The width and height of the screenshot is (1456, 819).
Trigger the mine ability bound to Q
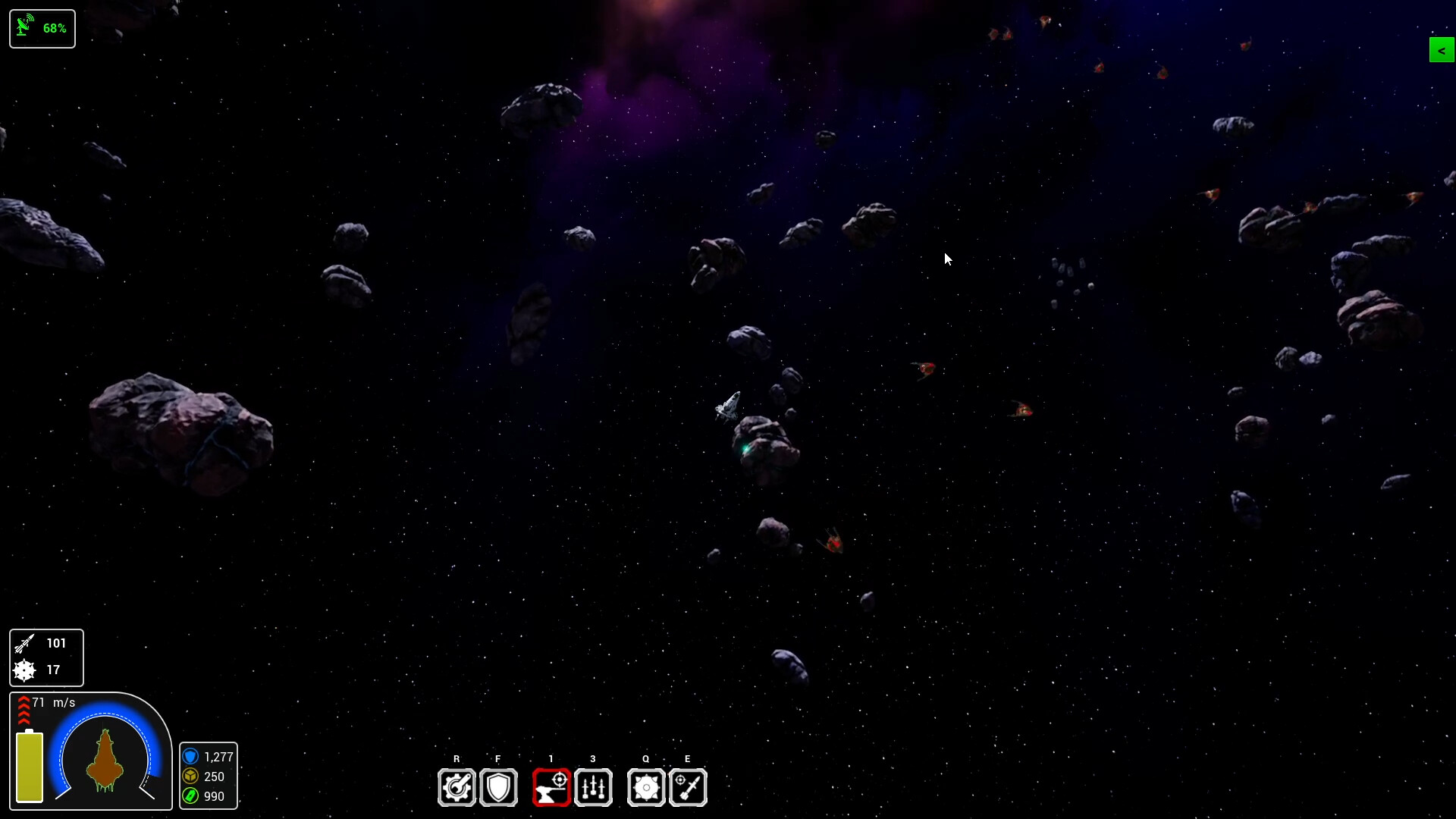tap(645, 788)
